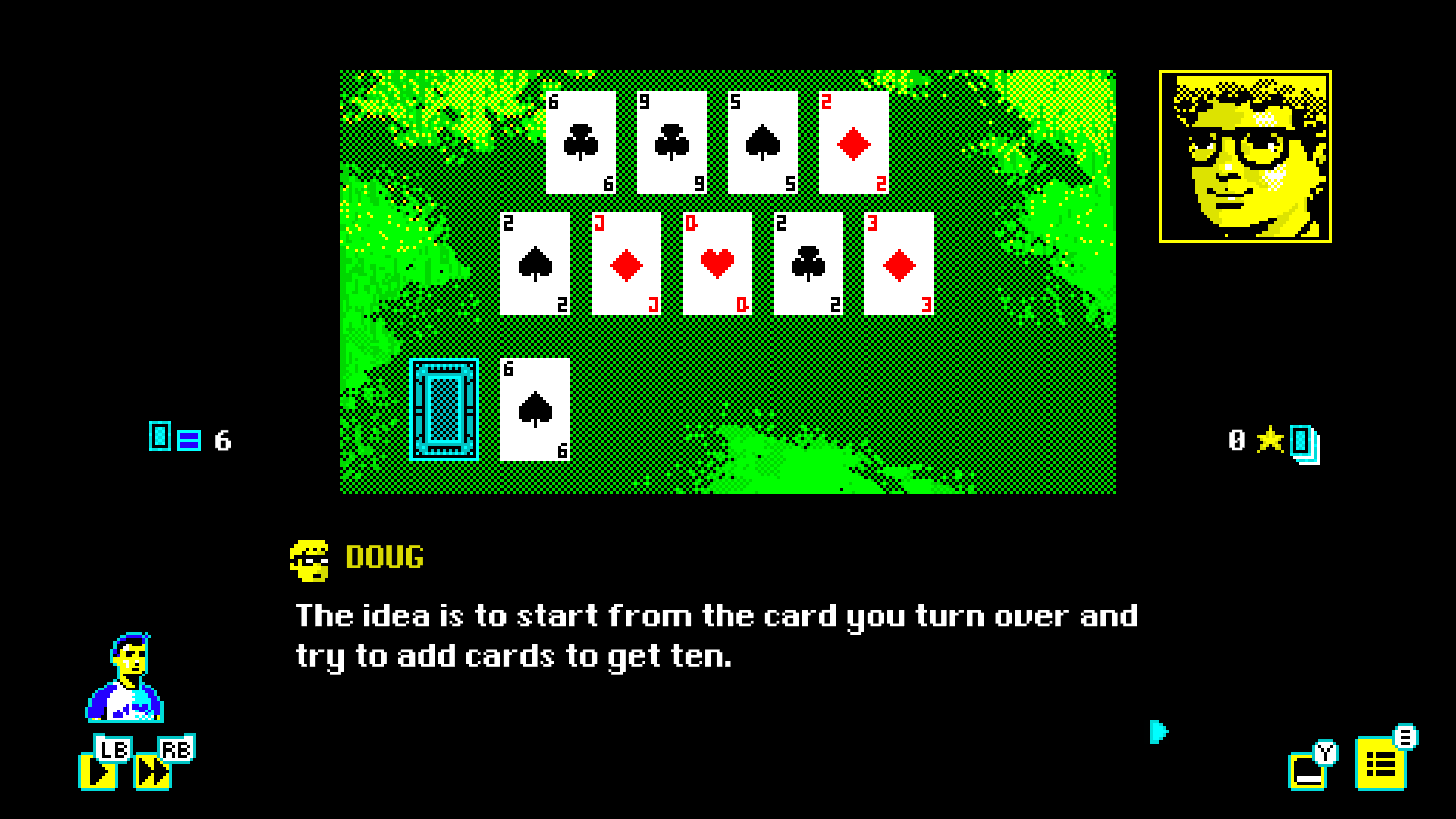Screen dimensions: 1456x819
Task: Flip the 6 of spades next to the deck
Action: click(x=535, y=409)
